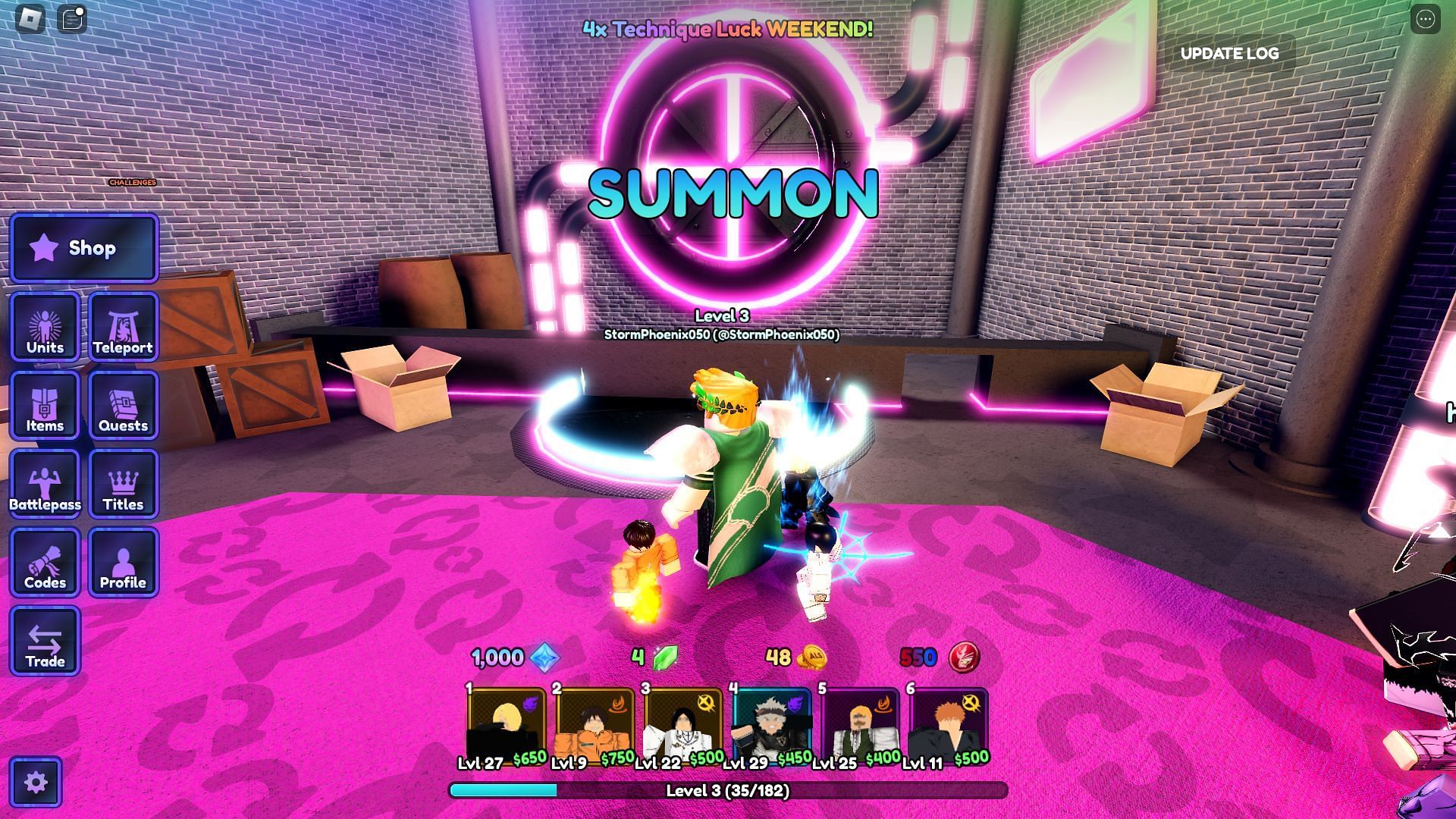Select the Lvl 27 unit in slot 1
1456x819 pixels.
506,726
